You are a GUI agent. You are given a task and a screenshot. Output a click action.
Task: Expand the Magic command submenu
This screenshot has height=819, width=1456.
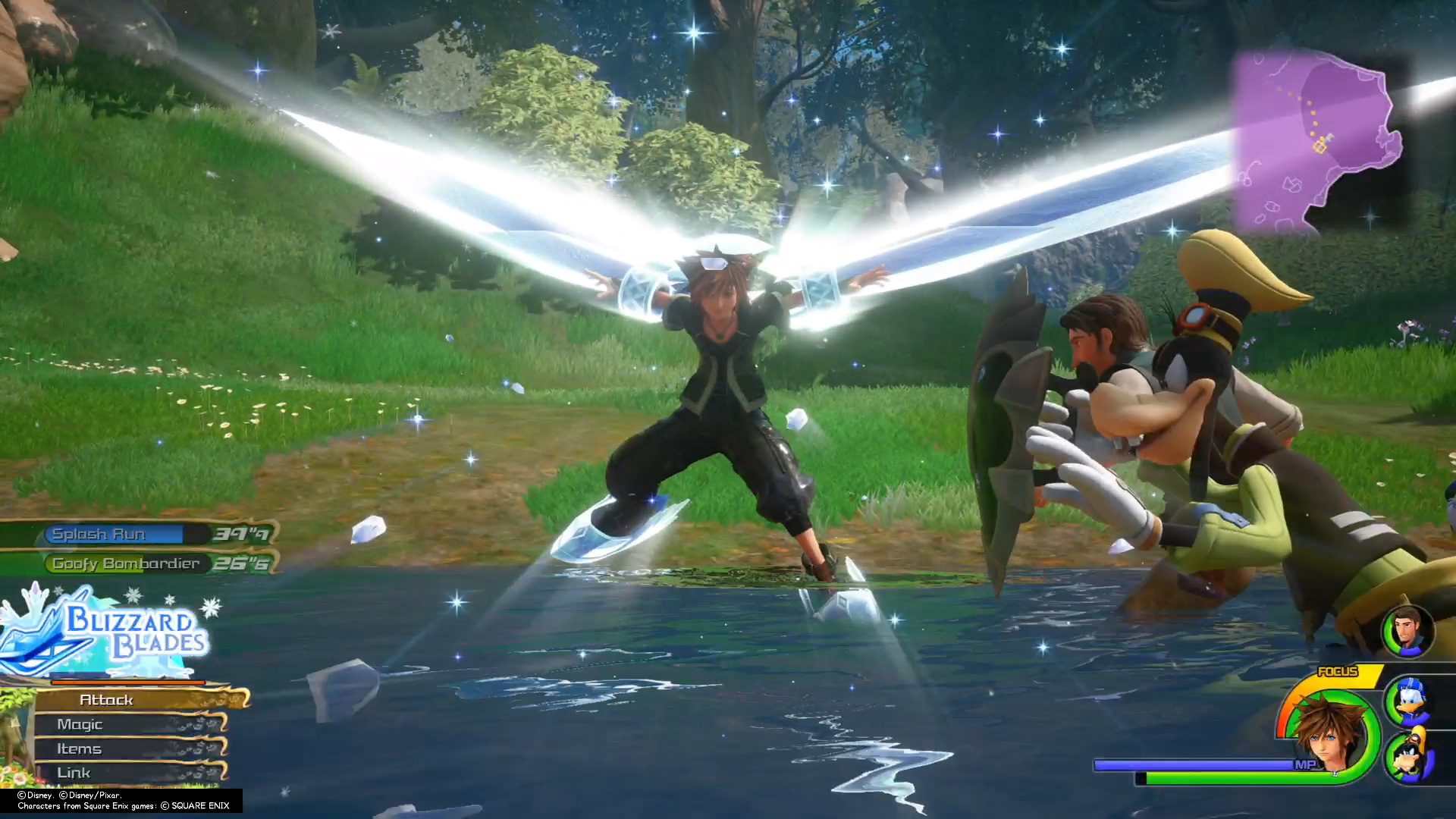point(79,724)
